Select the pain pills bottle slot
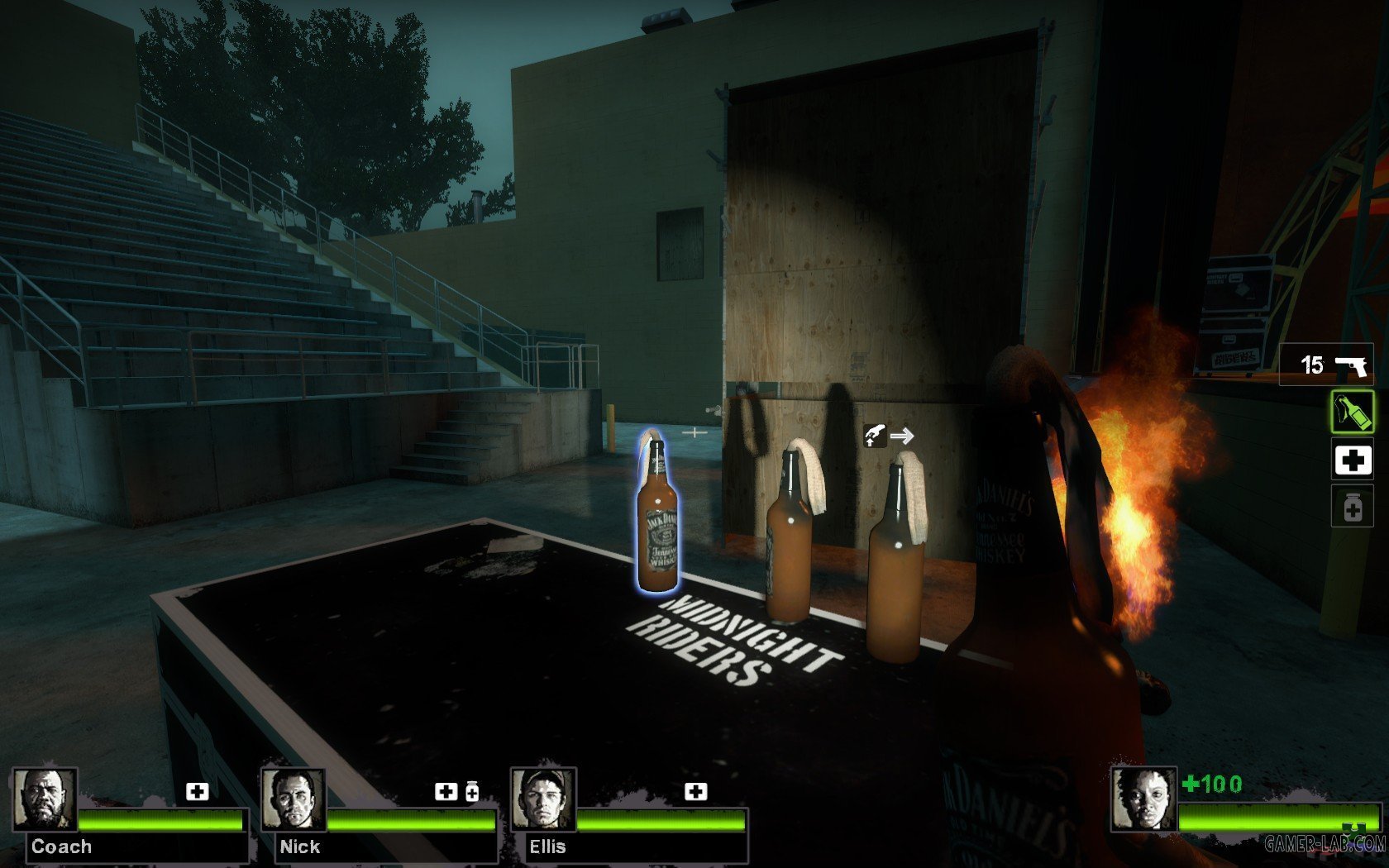 click(1352, 508)
